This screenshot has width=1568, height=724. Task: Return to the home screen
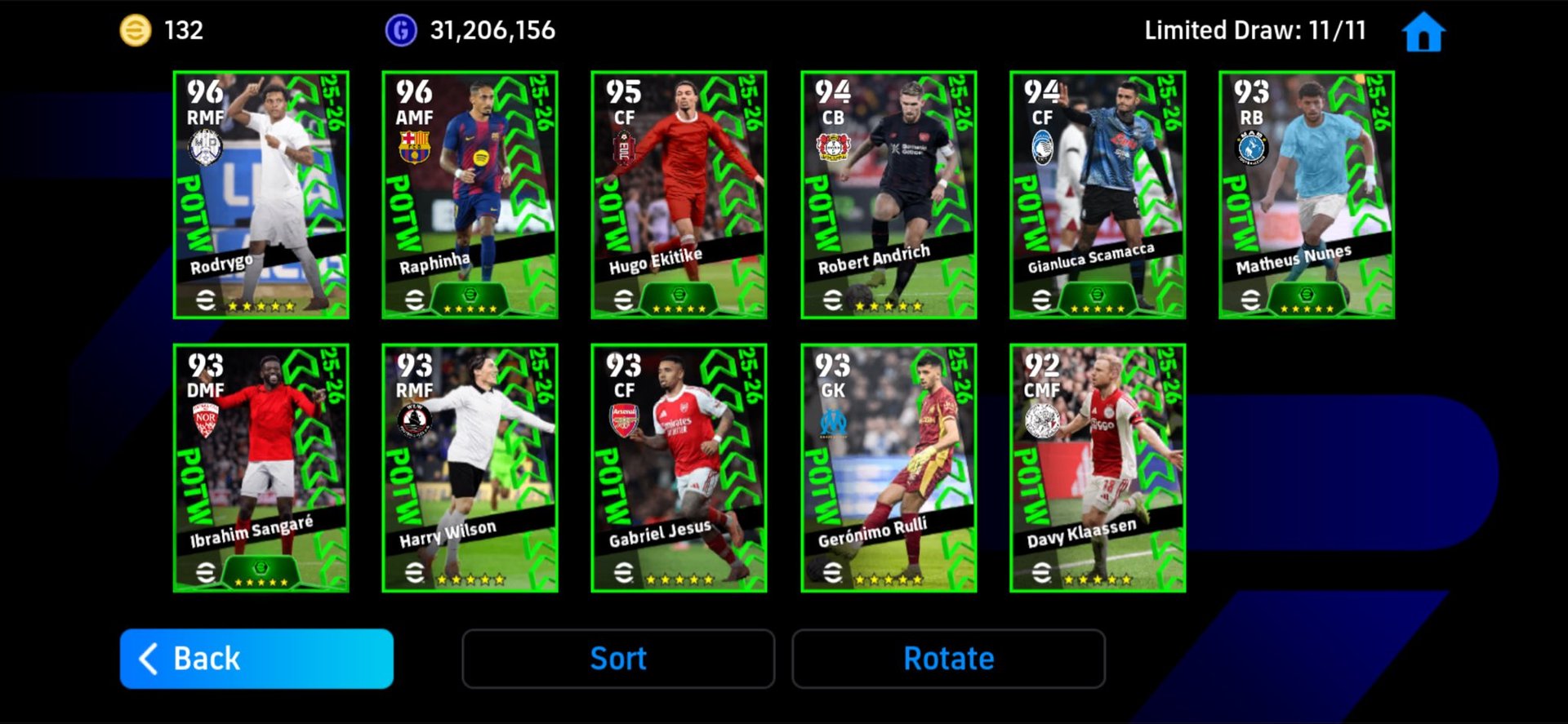[x=1423, y=33]
